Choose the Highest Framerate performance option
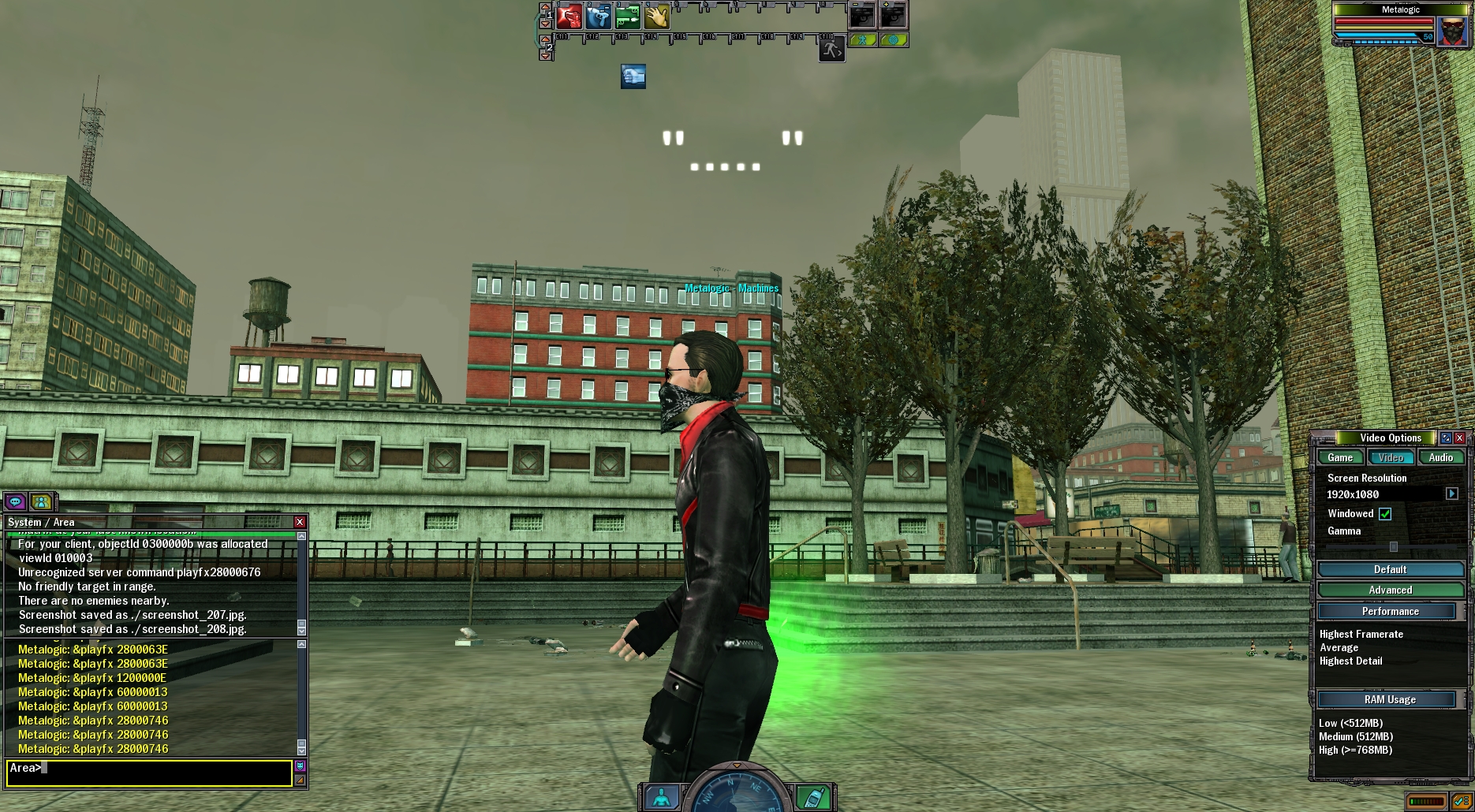Viewport: 1475px width, 812px height. pyautogui.click(x=1361, y=634)
